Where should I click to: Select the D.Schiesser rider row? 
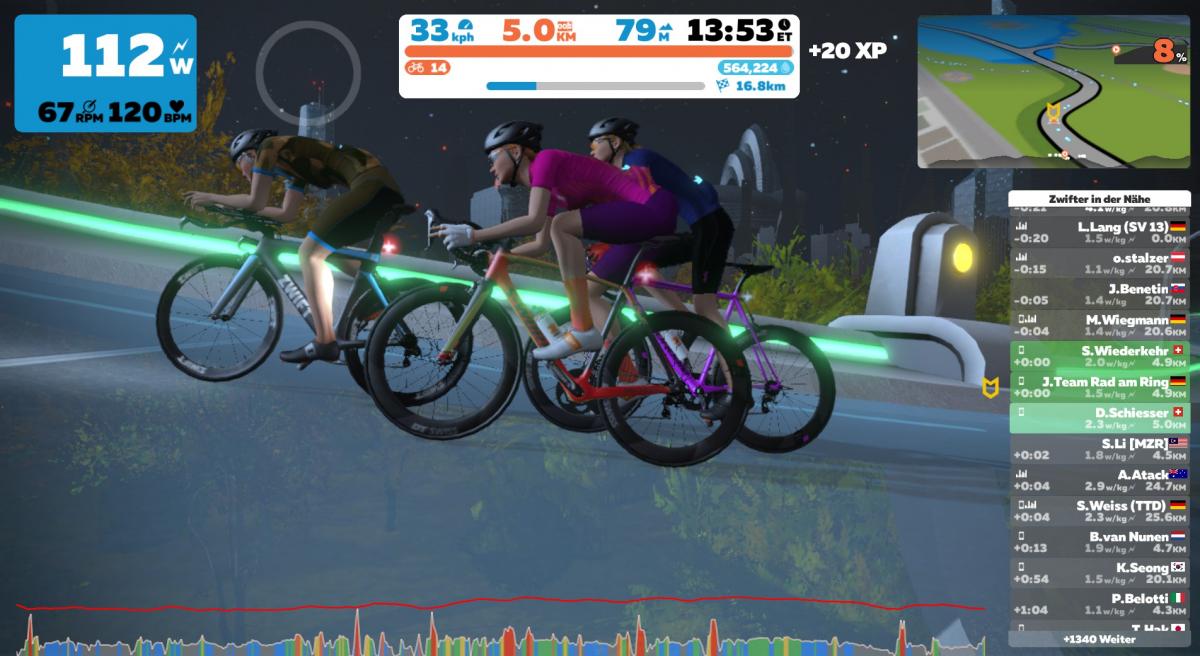(x=1099, y=418)
